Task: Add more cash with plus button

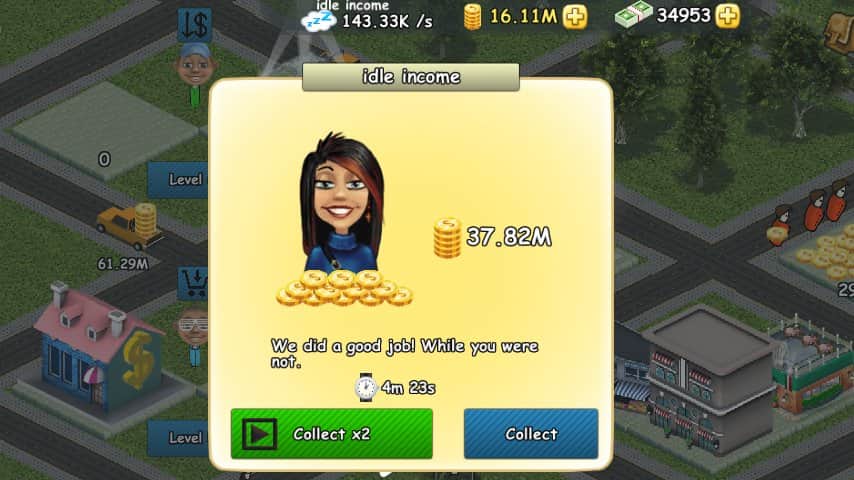Action: pyautogui.click(x=728, y=16)
